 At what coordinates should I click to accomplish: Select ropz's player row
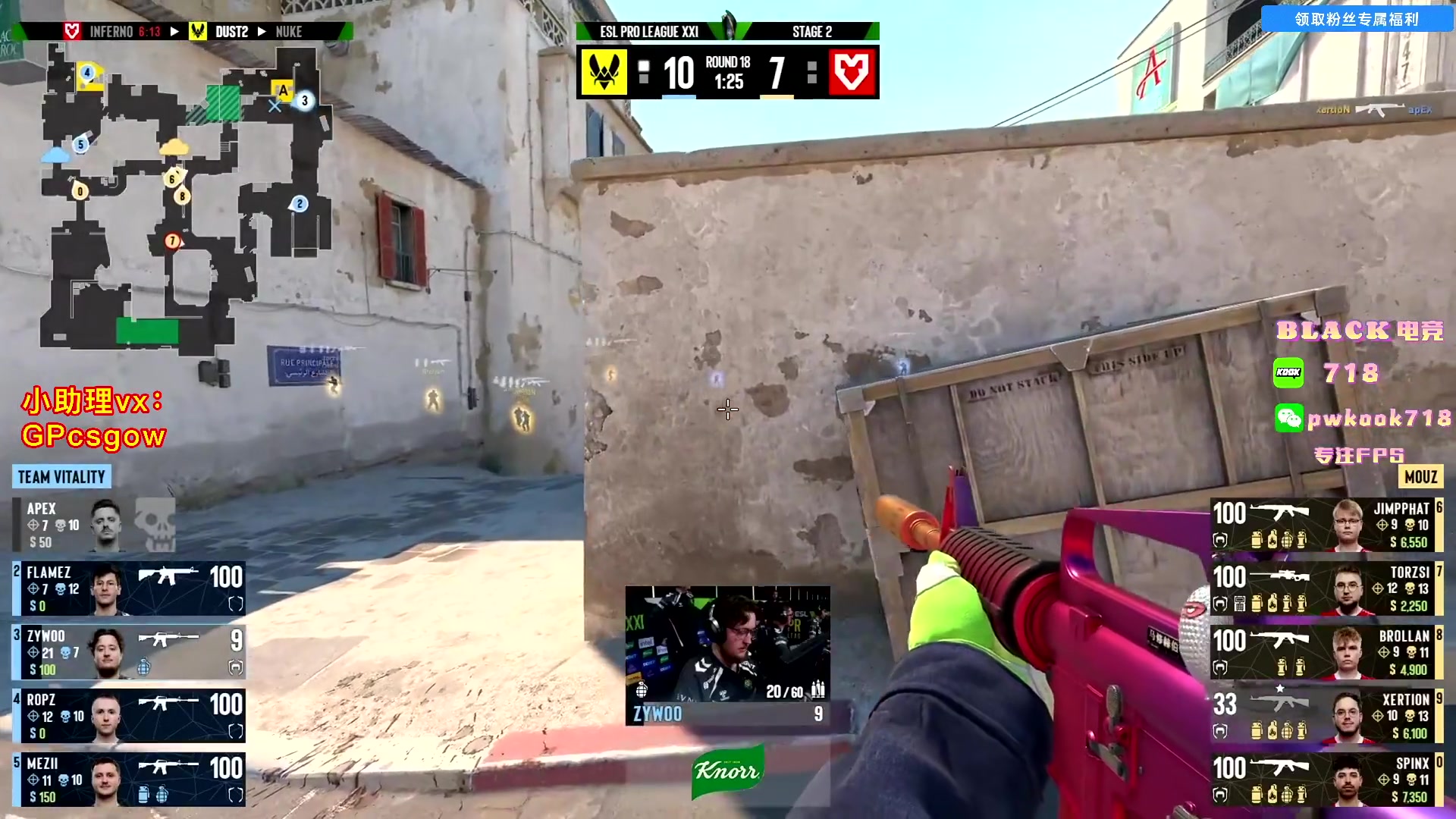(x=129, y=716)
